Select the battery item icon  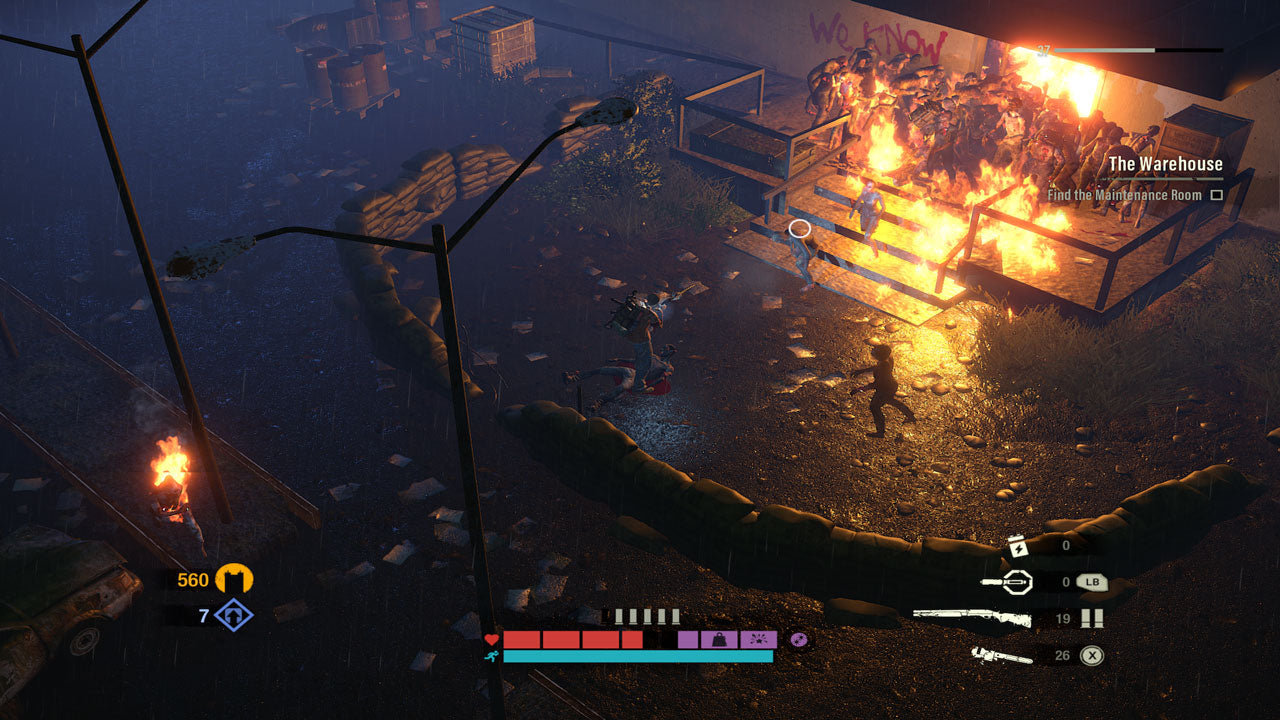pyautogui.click(x=1015, y=546)
